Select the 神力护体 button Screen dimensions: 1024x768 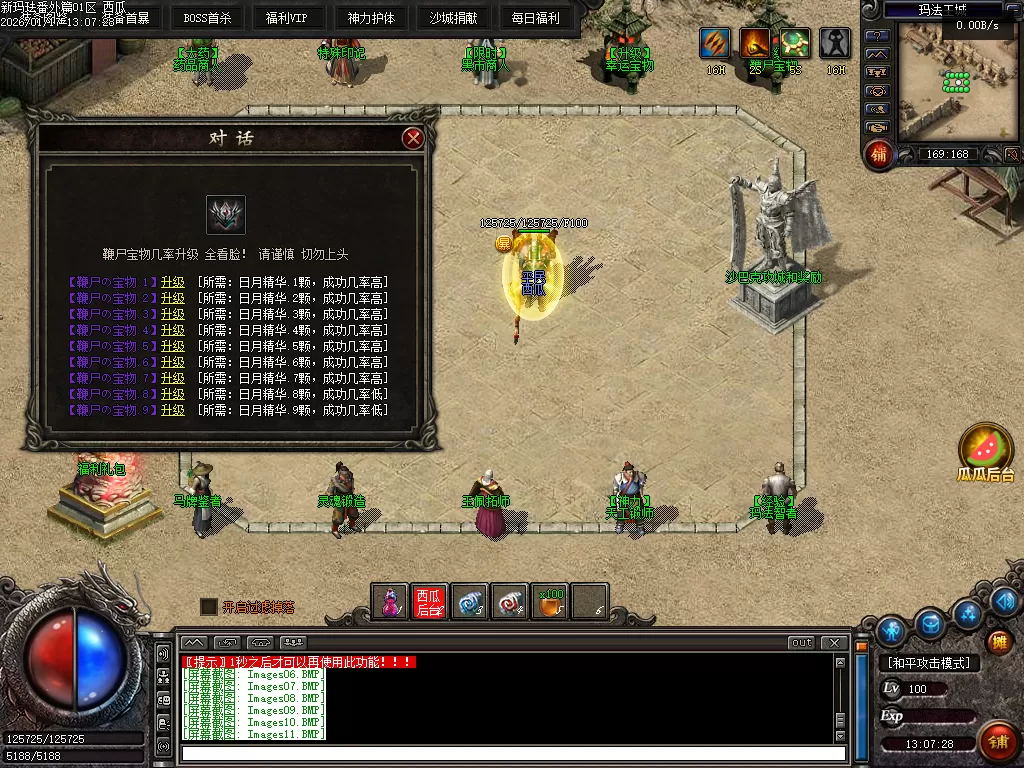click(x=371, y=18)
